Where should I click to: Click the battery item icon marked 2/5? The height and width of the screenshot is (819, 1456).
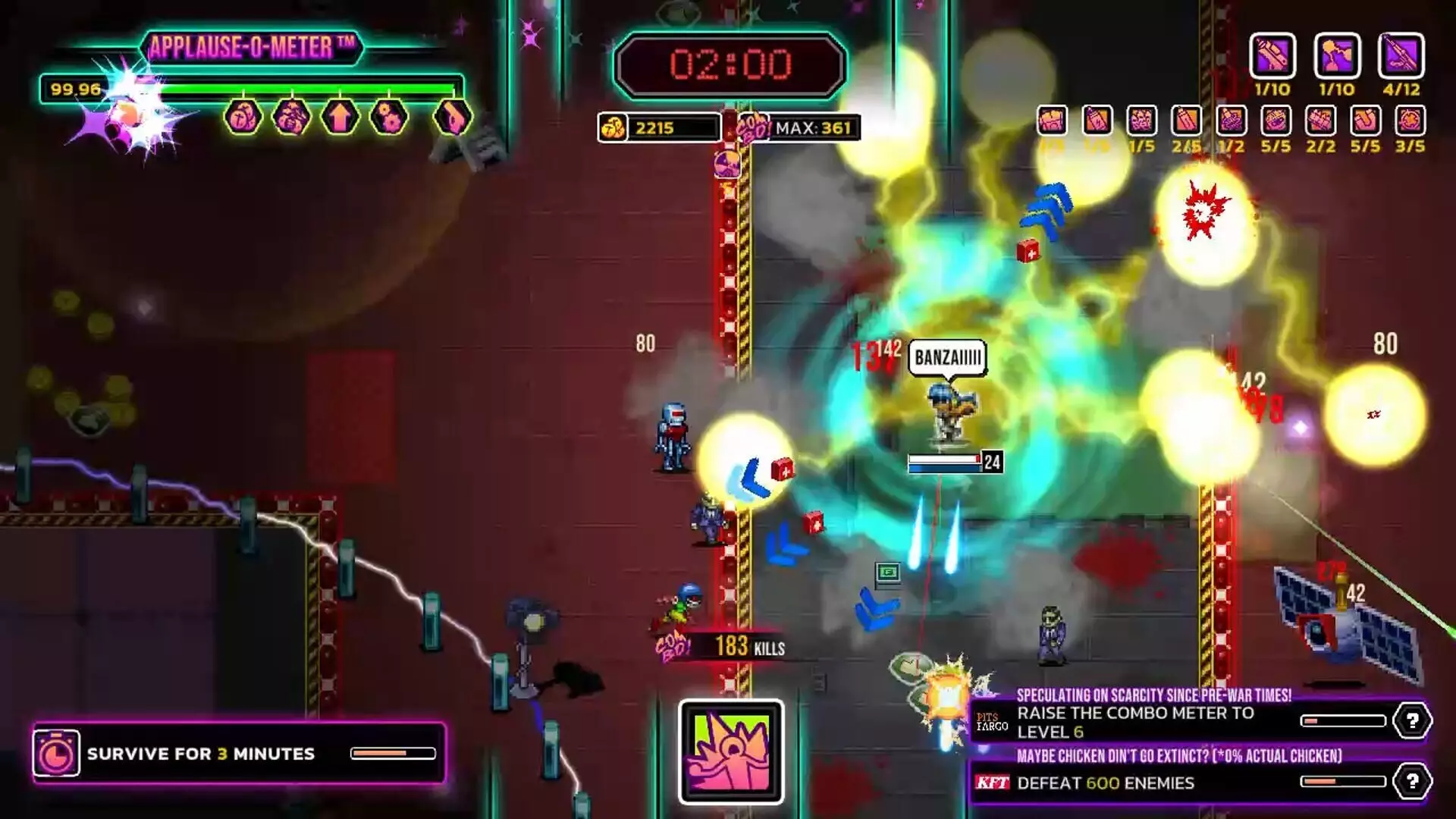tap(1186, 121)
